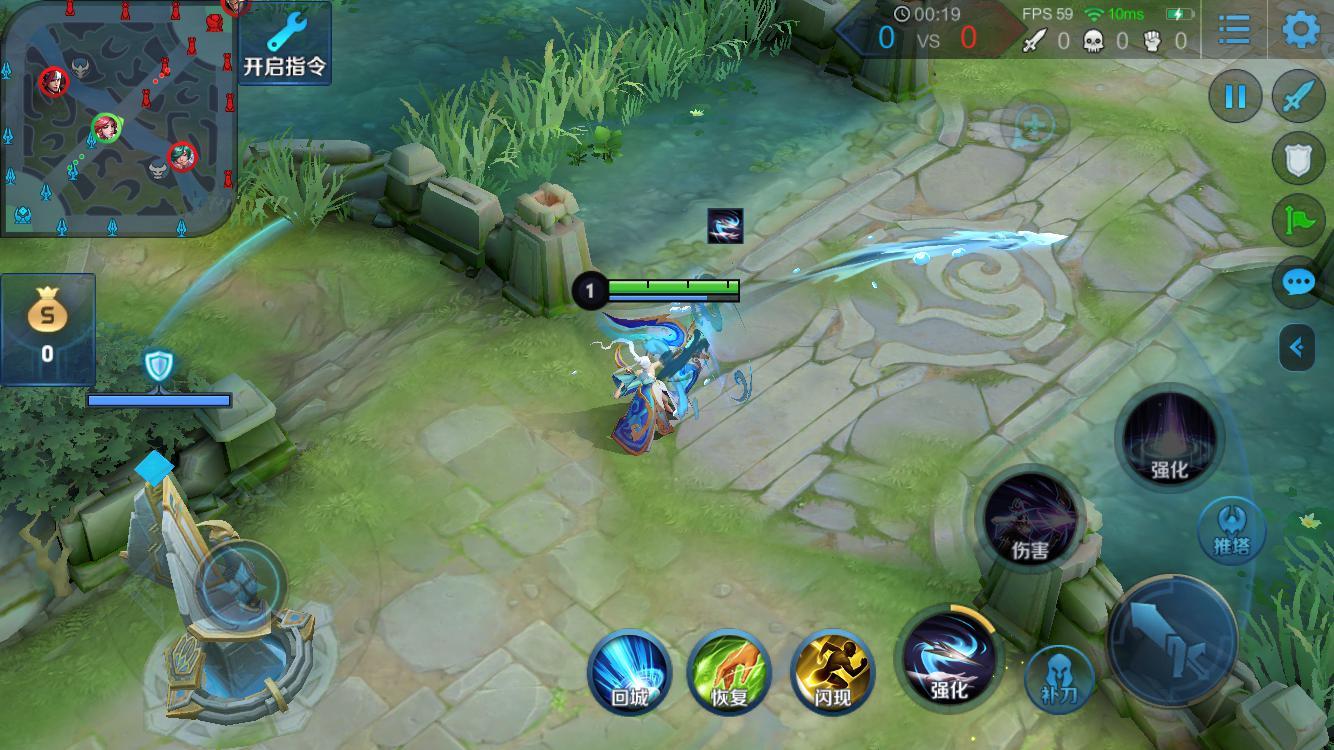Open the scoreboard list icon
The height and width of the screenshot is (750, 1334).
1235,29
